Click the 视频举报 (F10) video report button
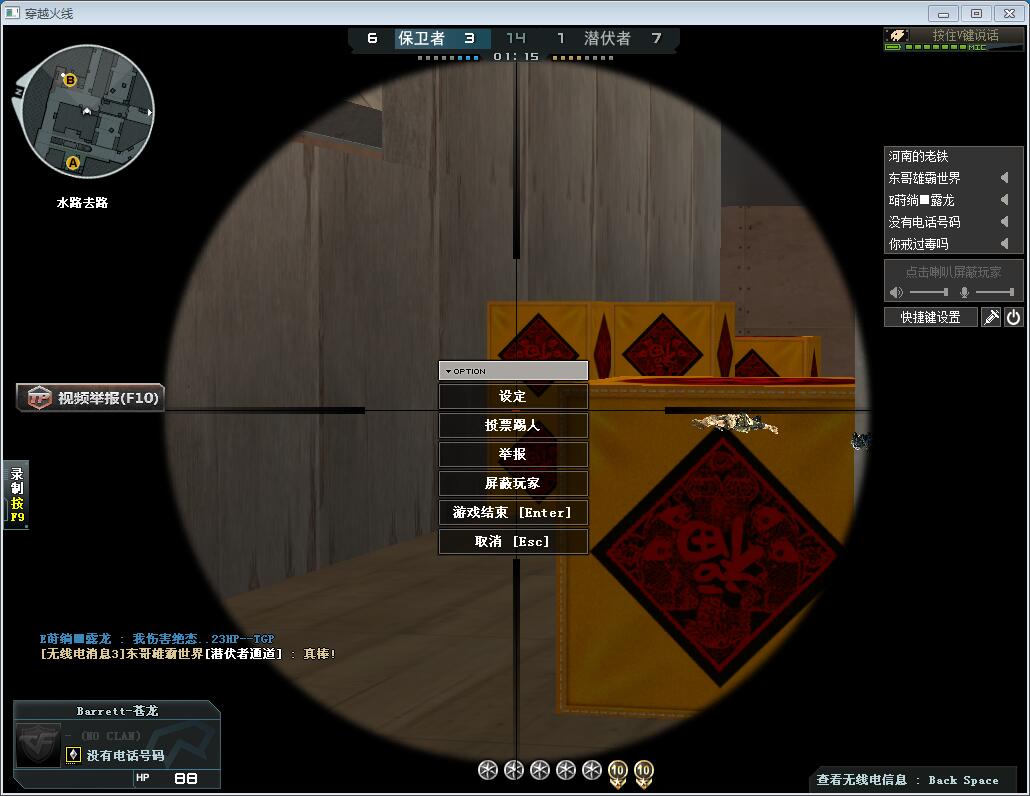 pos(91,398)
